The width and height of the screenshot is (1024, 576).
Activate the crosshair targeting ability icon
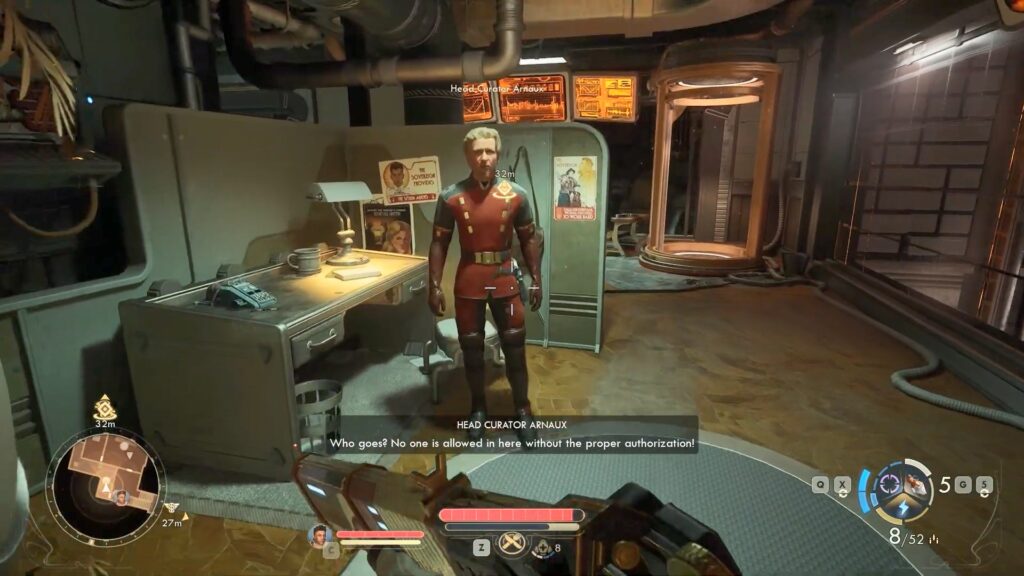click(888, 485)
